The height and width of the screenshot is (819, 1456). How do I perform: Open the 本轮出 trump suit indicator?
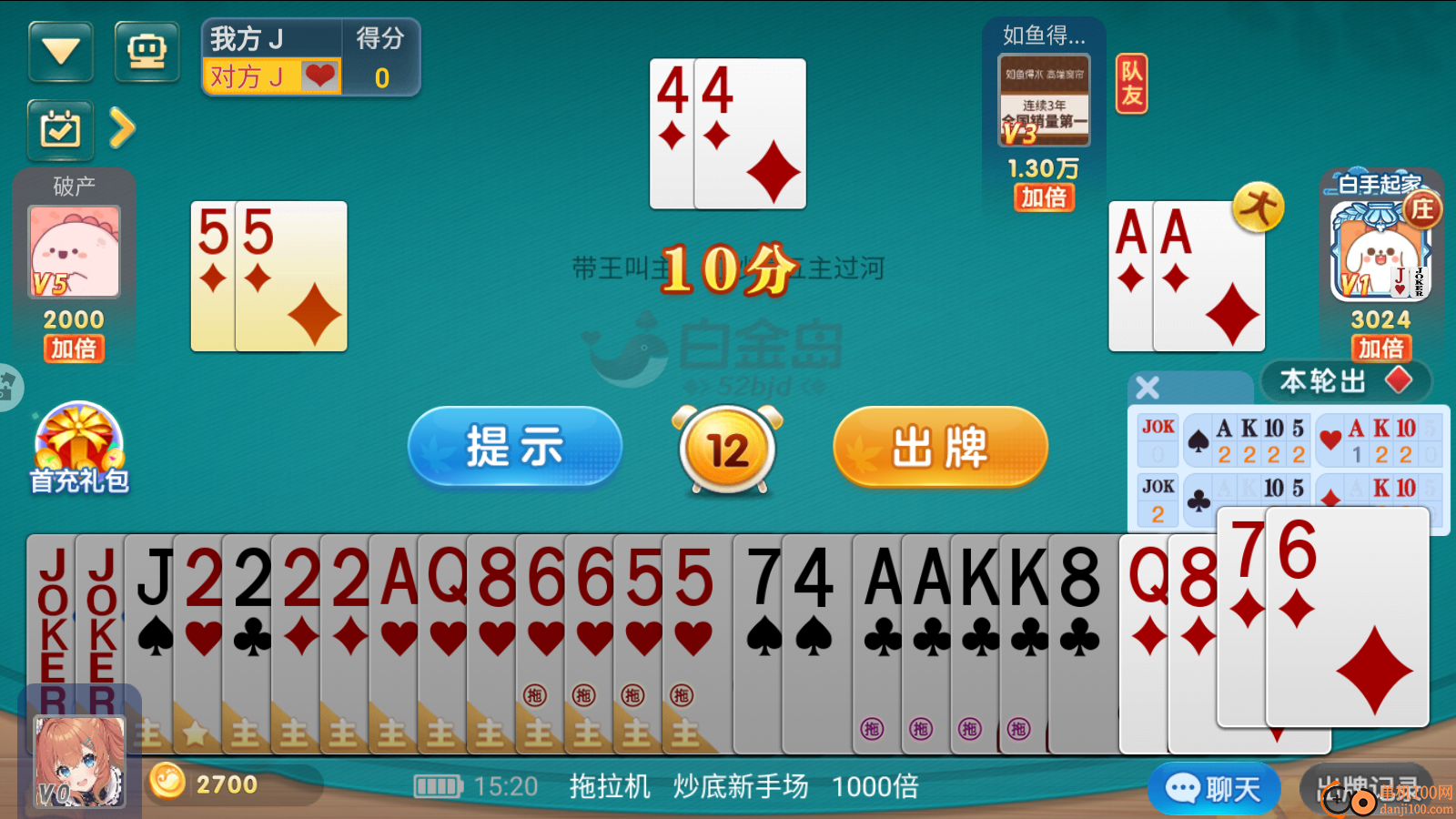click(1346, 382)
